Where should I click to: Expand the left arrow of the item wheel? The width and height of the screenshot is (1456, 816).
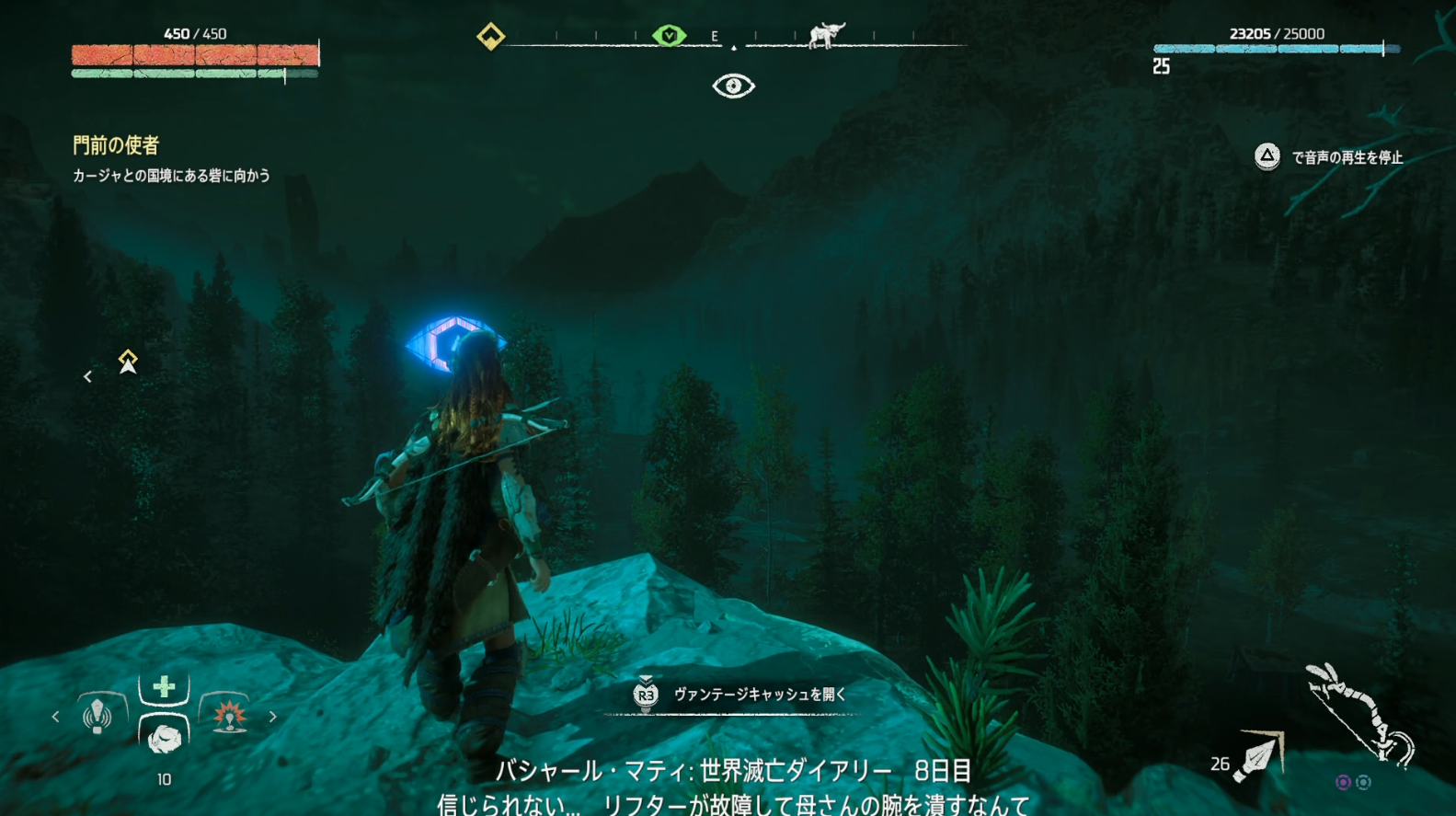pos(55,716)
